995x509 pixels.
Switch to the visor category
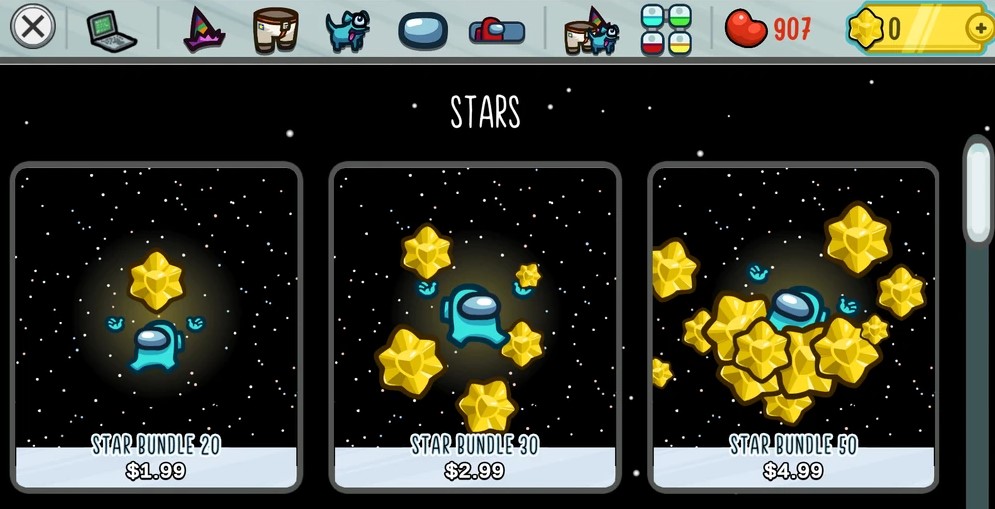422,30
